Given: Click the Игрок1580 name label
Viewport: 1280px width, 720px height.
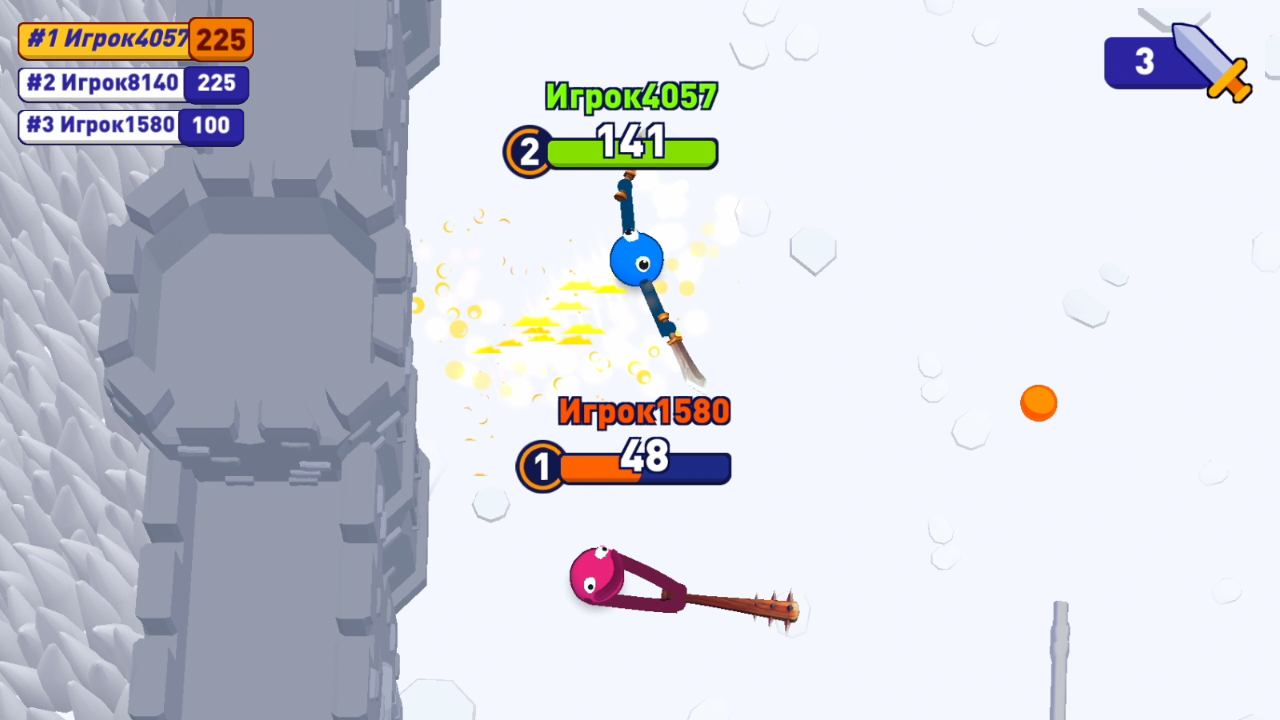Looking at the screenshot, I should coord(644,412).
